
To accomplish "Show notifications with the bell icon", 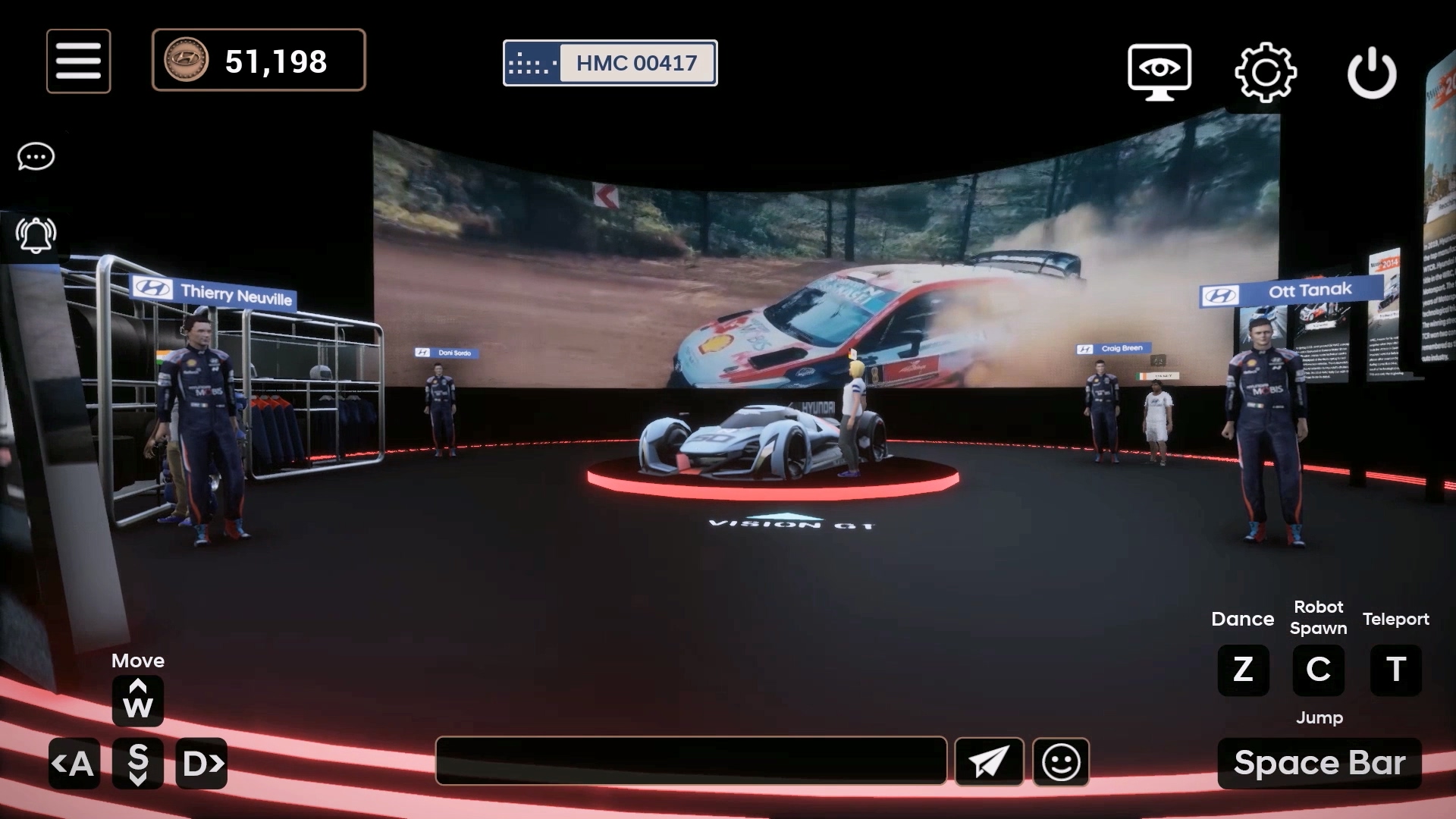I will pyautogui.click(x=36, y=235).
